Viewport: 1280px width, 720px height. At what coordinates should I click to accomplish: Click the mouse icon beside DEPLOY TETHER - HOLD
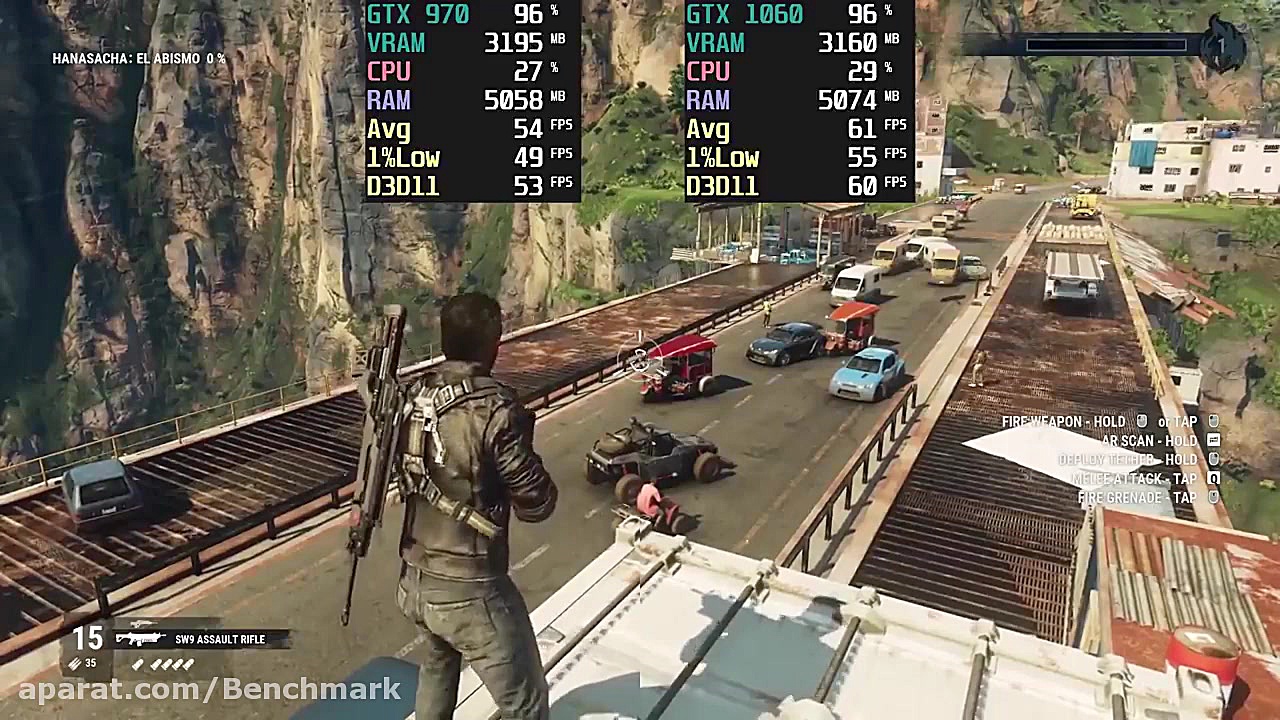point(1213,459)
